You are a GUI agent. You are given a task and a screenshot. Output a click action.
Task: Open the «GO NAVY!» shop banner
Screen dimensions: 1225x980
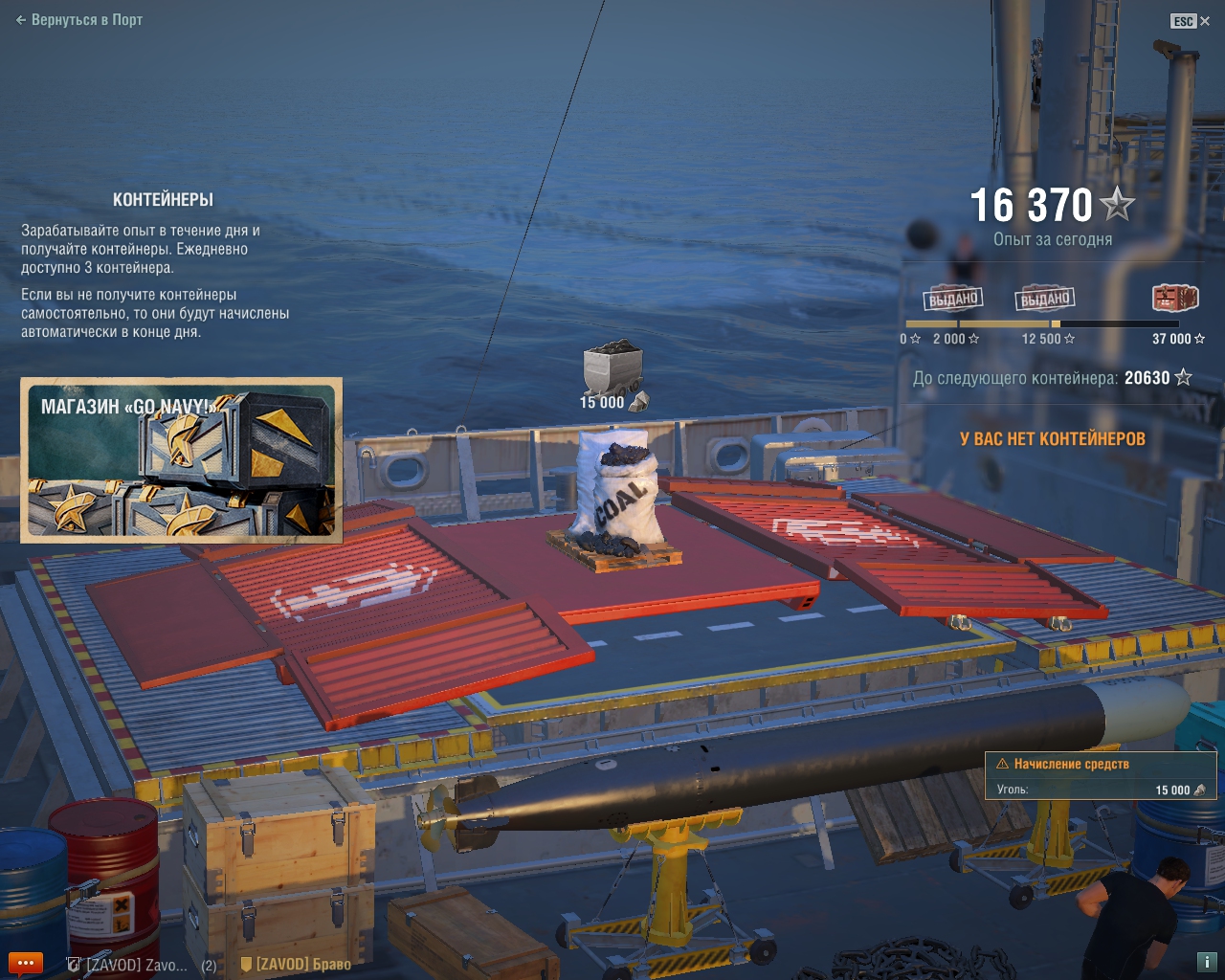pos(182,460)
